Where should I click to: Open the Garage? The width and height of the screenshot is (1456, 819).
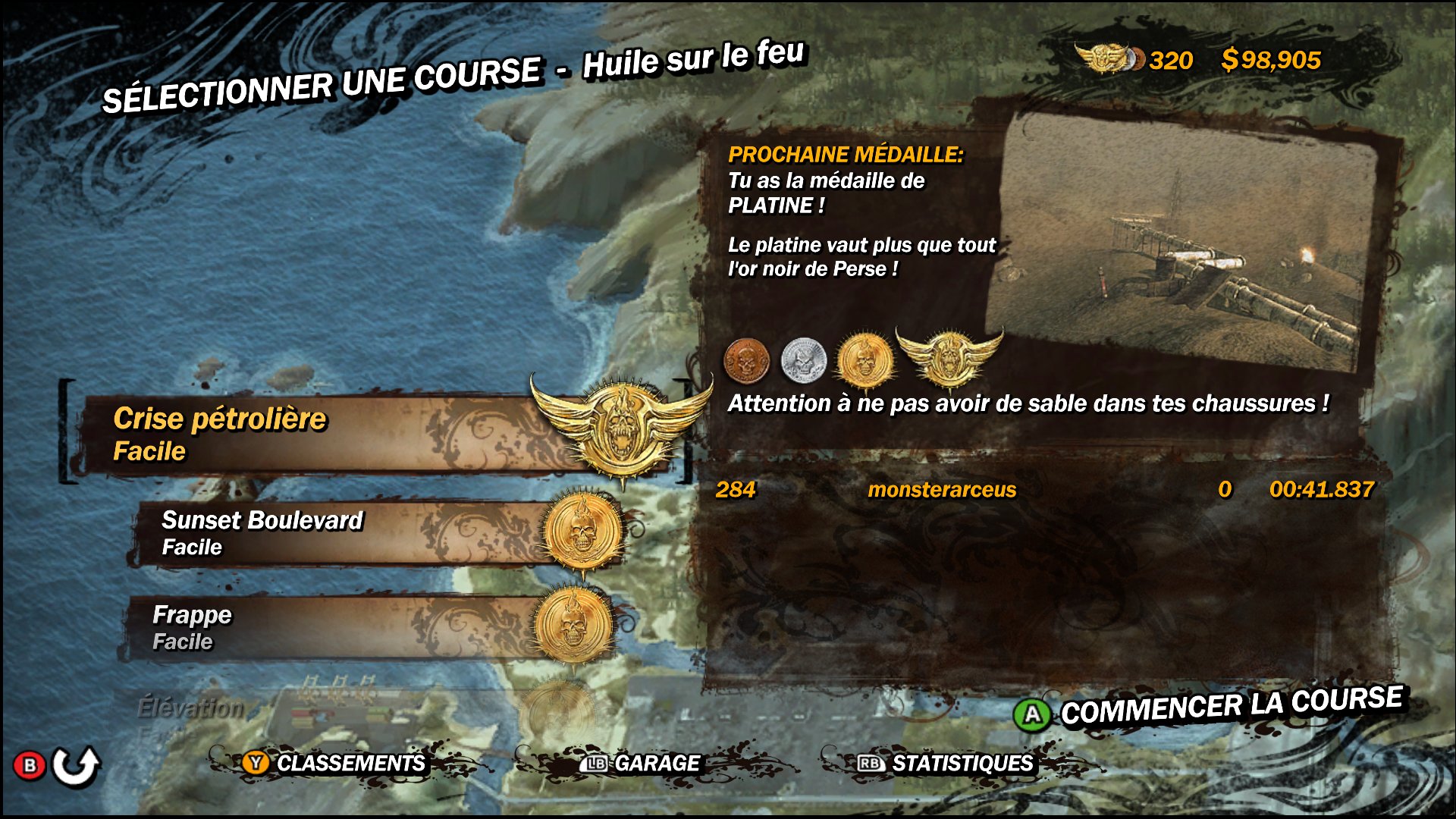point(642,763)
